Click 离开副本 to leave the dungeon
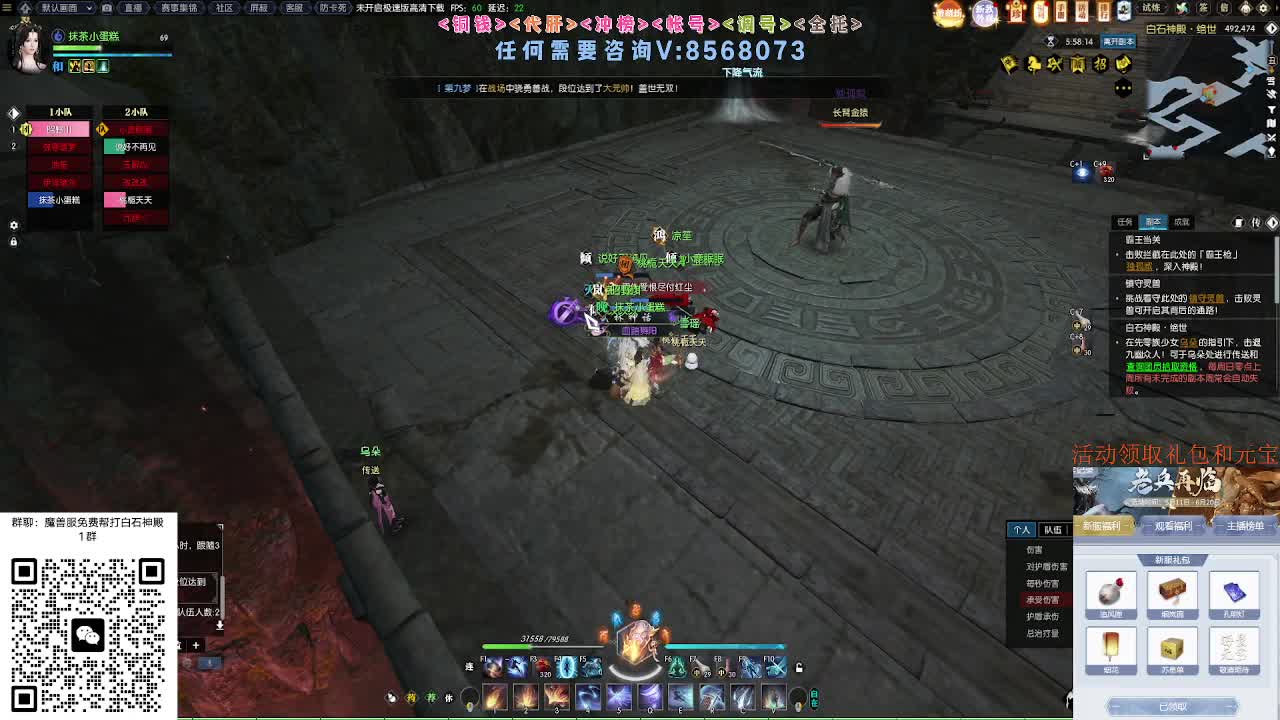This screenshot has height=720, width=1280. (x=1118, y=43)
